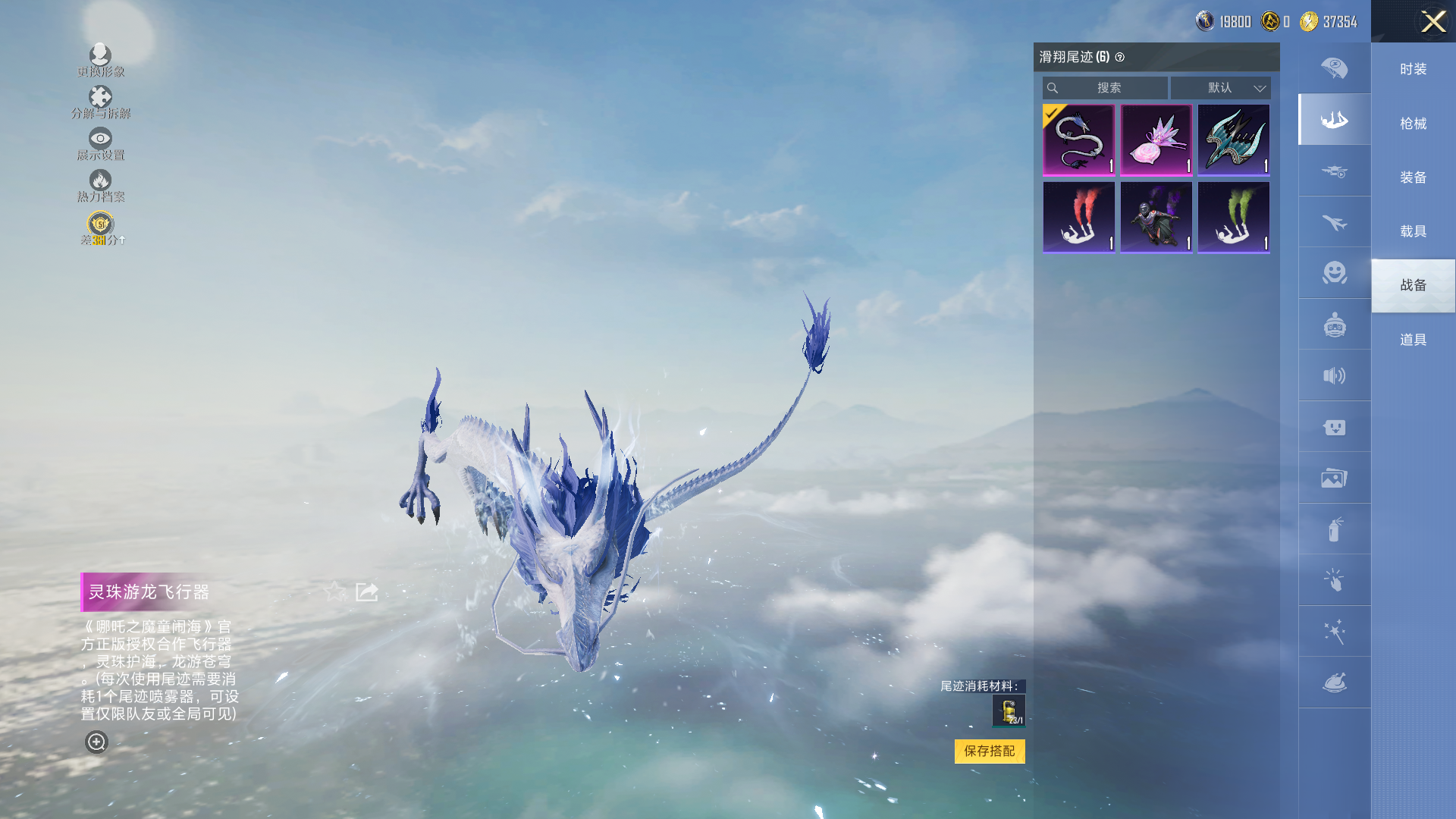Favorite the item with the star icon

tap(334, 591)
